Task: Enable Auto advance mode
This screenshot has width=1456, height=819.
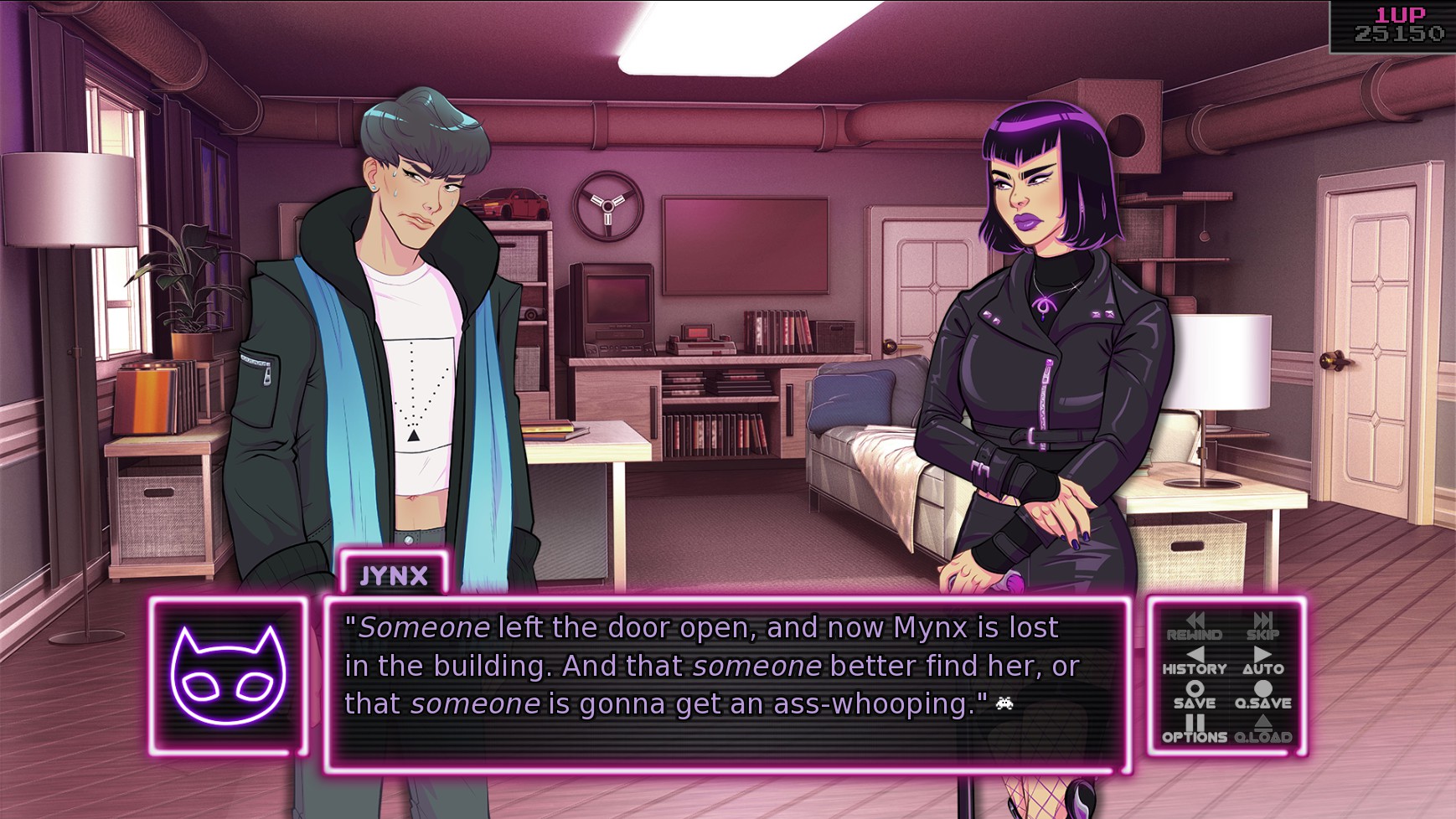Action: tap(1262, 661)
